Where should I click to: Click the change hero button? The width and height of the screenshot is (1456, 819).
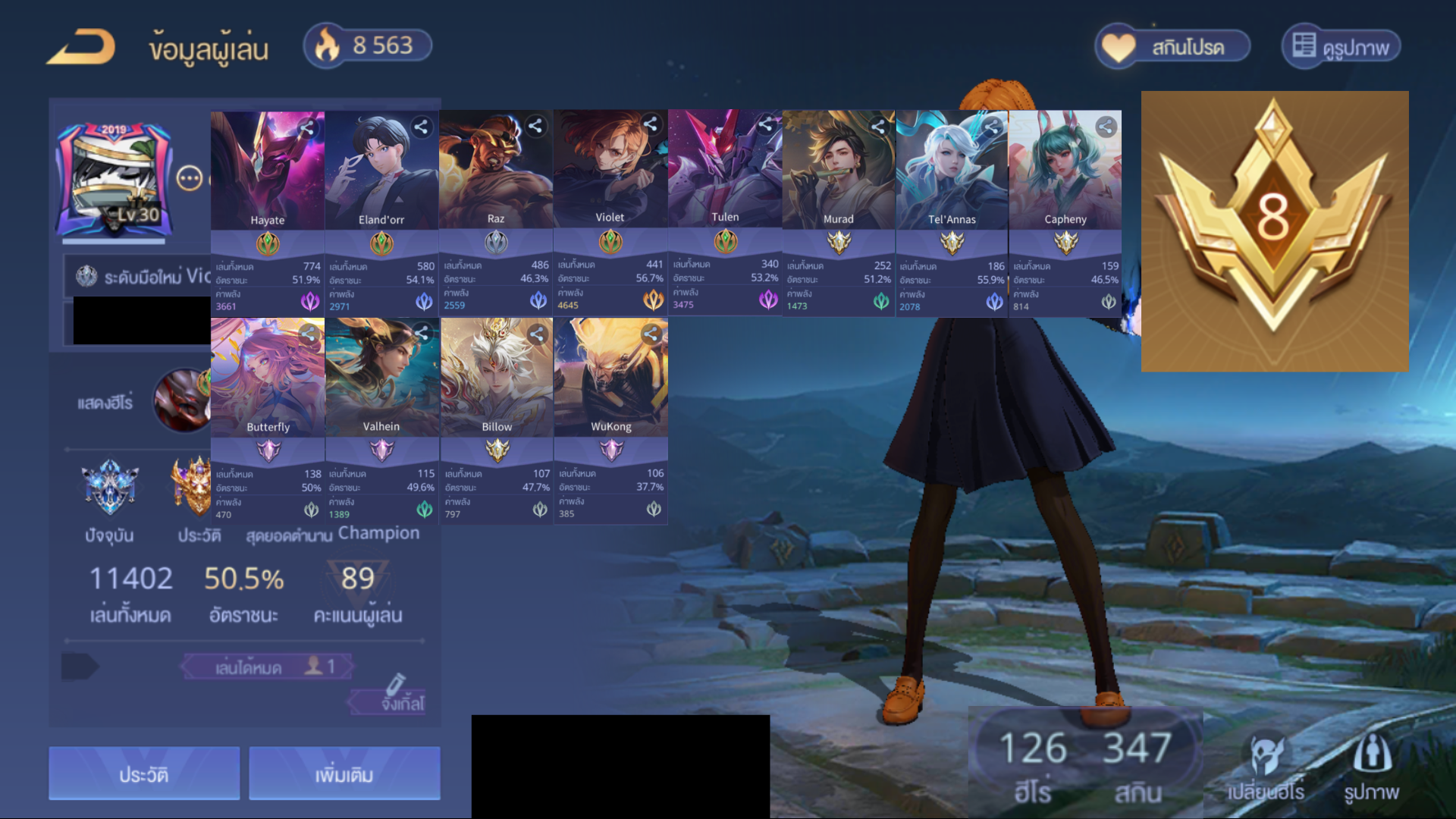click(1266, 767)
